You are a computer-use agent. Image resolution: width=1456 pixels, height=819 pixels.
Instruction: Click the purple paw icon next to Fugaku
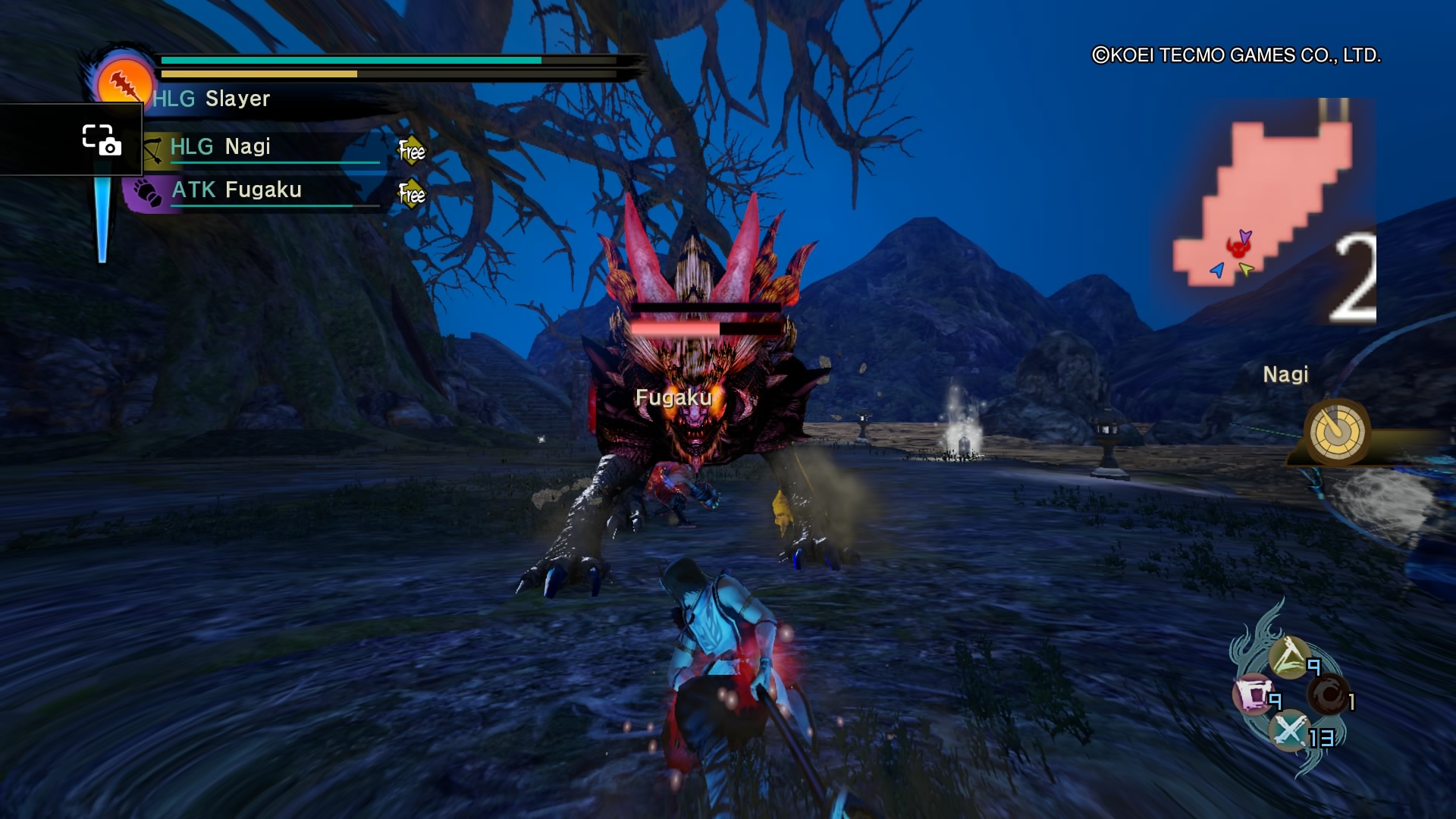(x=146, y=193)
